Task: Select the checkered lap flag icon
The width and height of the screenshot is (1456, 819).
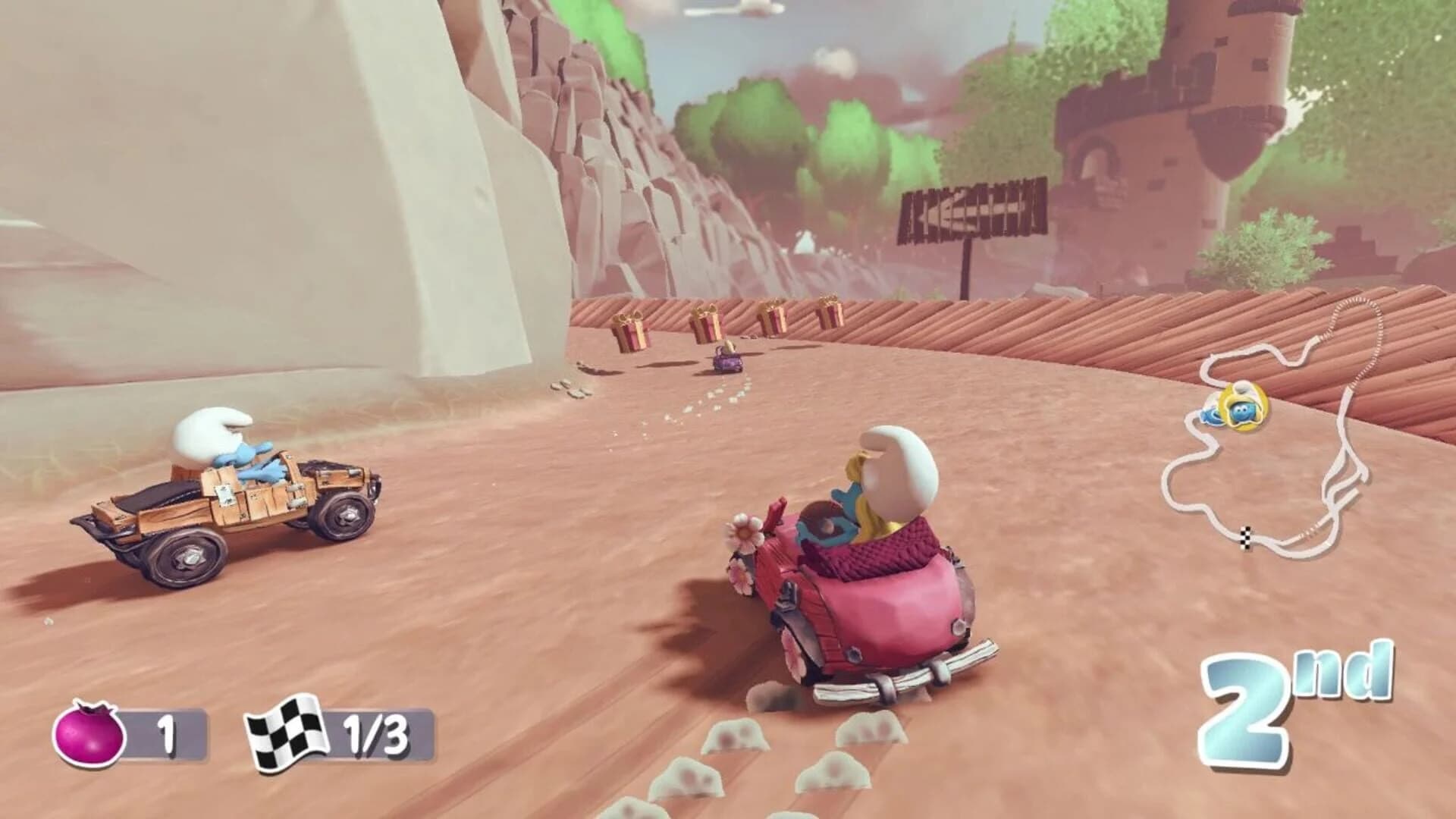Action: coord(289,730)
